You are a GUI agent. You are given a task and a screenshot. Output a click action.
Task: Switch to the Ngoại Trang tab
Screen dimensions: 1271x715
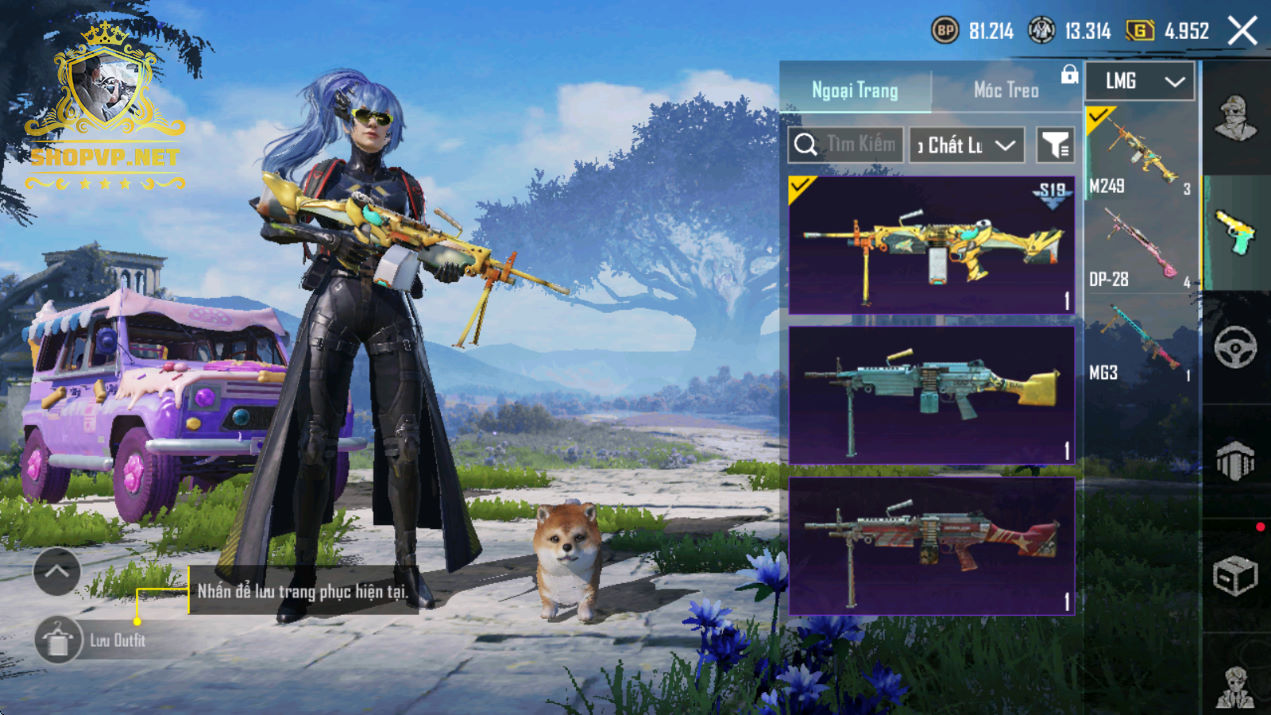855,91
